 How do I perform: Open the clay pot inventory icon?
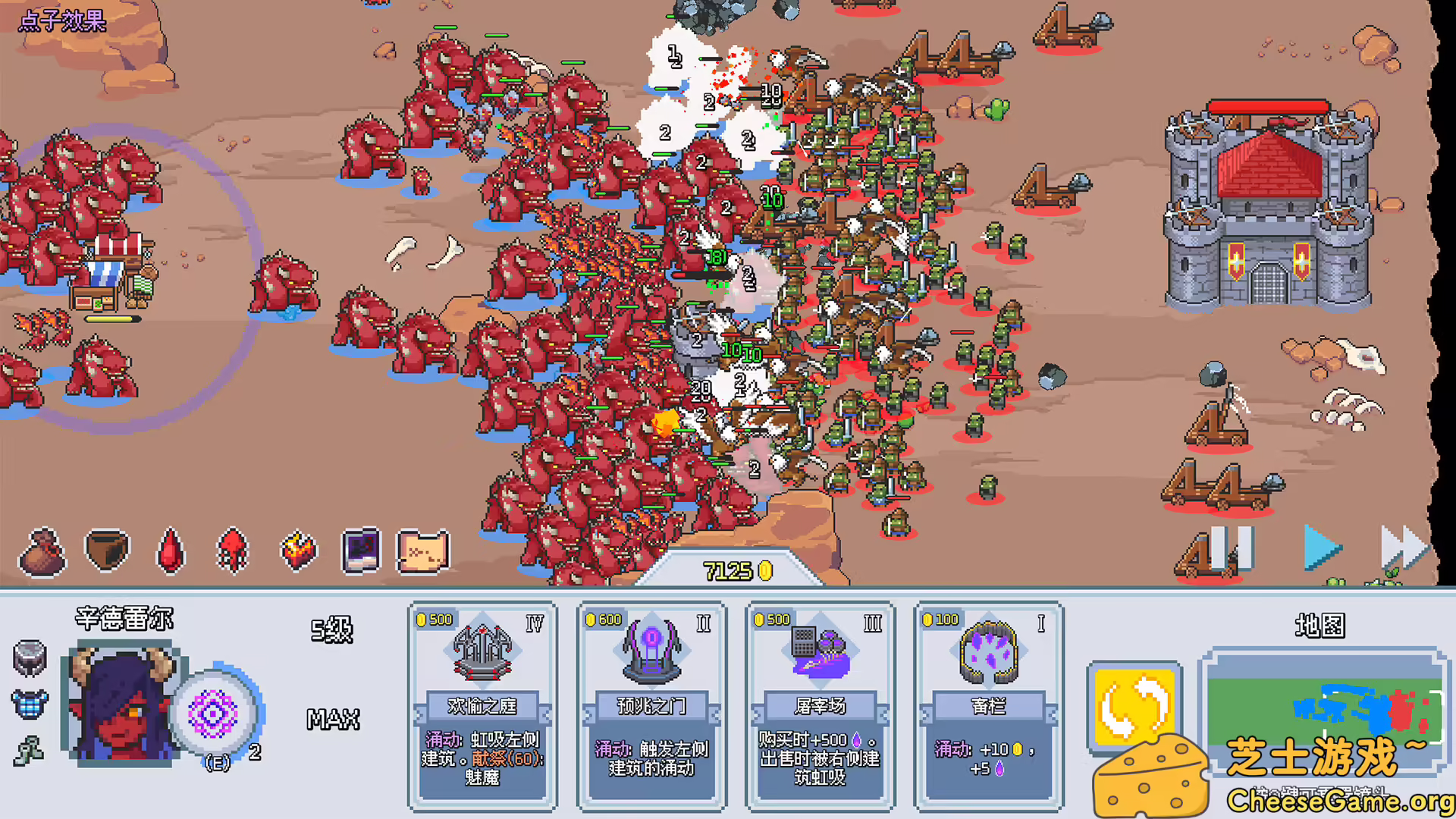[x=106, y=550]
